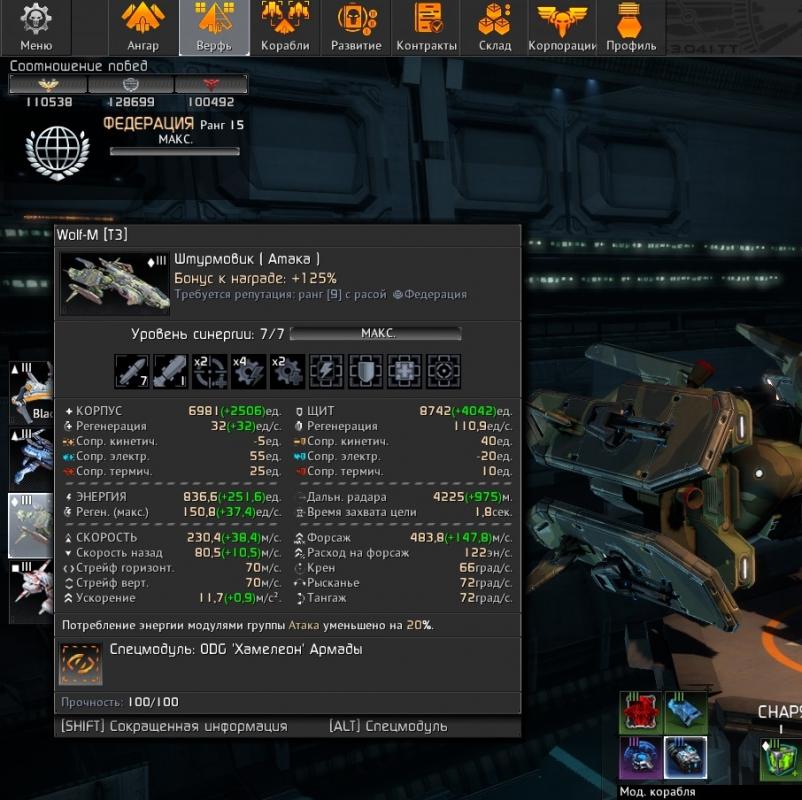Open the Меню main menu

pyautogui.click(x=36, y=27)
